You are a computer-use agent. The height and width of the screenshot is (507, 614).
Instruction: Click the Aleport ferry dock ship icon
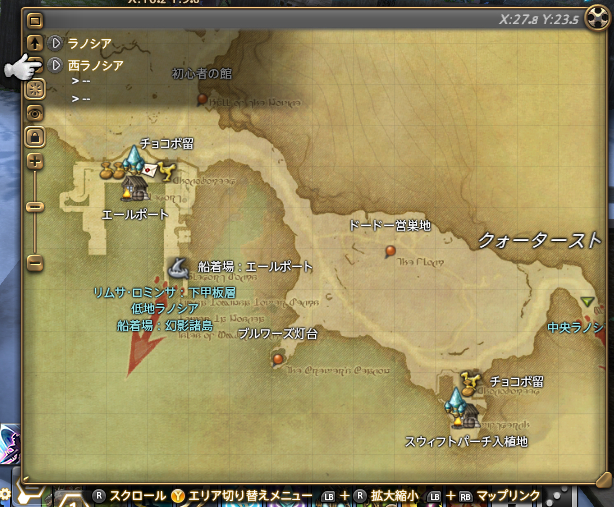pos(179,267)
